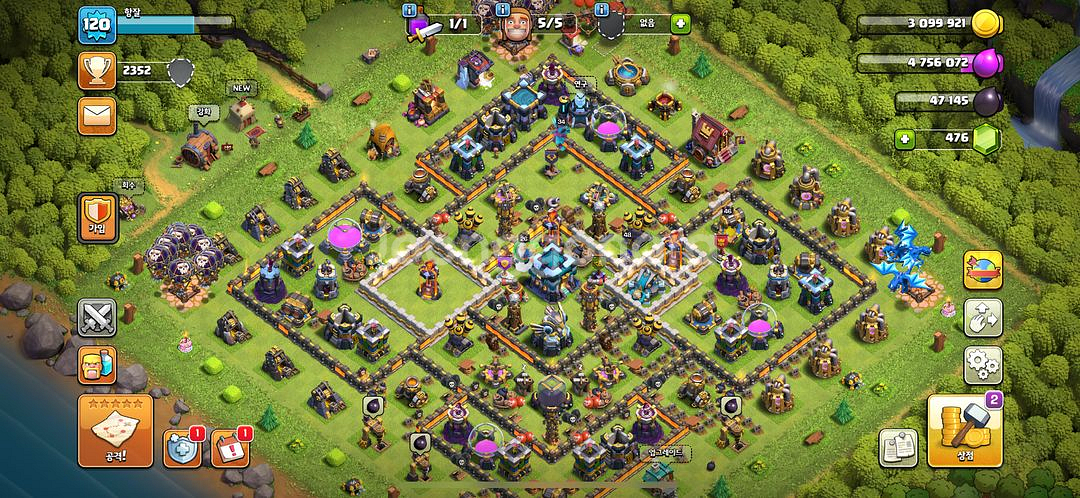1080x498 pixels.
Task: Open the Shop (상점) hammer button
Action: coord(965,431)
